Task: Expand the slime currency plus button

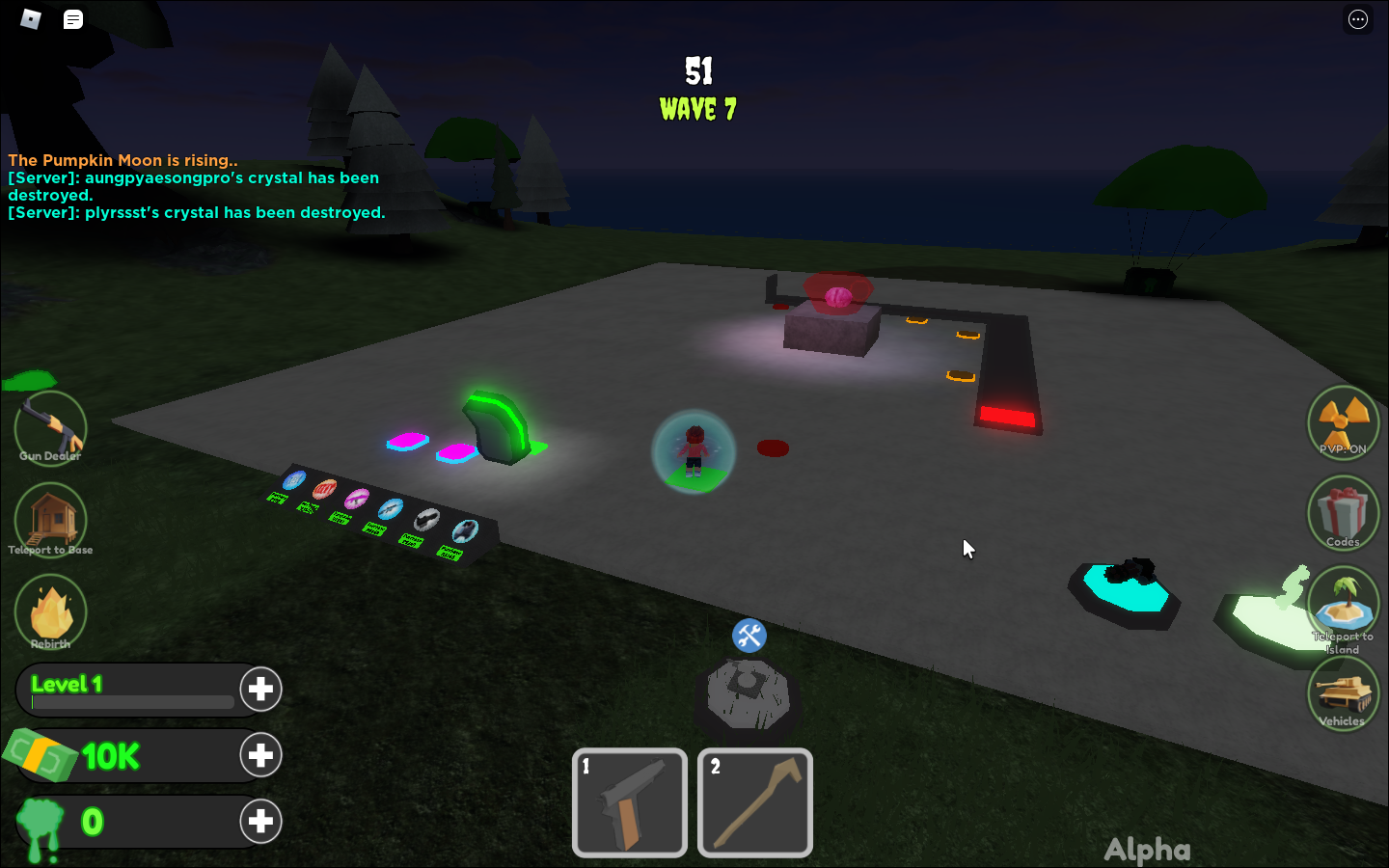Action: (x=260, y=822)
